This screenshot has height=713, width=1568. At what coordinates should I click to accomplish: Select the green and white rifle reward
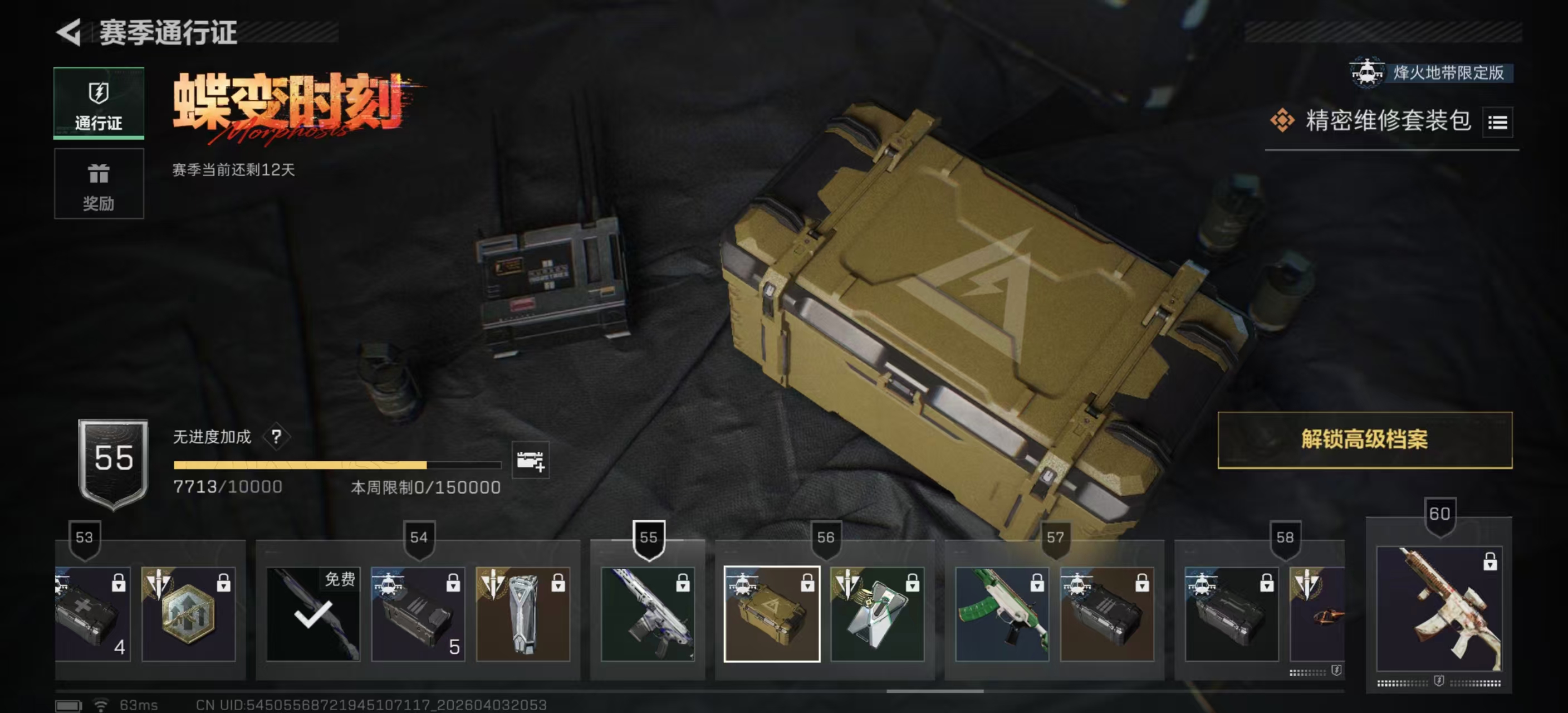[x=1001, y=614]
